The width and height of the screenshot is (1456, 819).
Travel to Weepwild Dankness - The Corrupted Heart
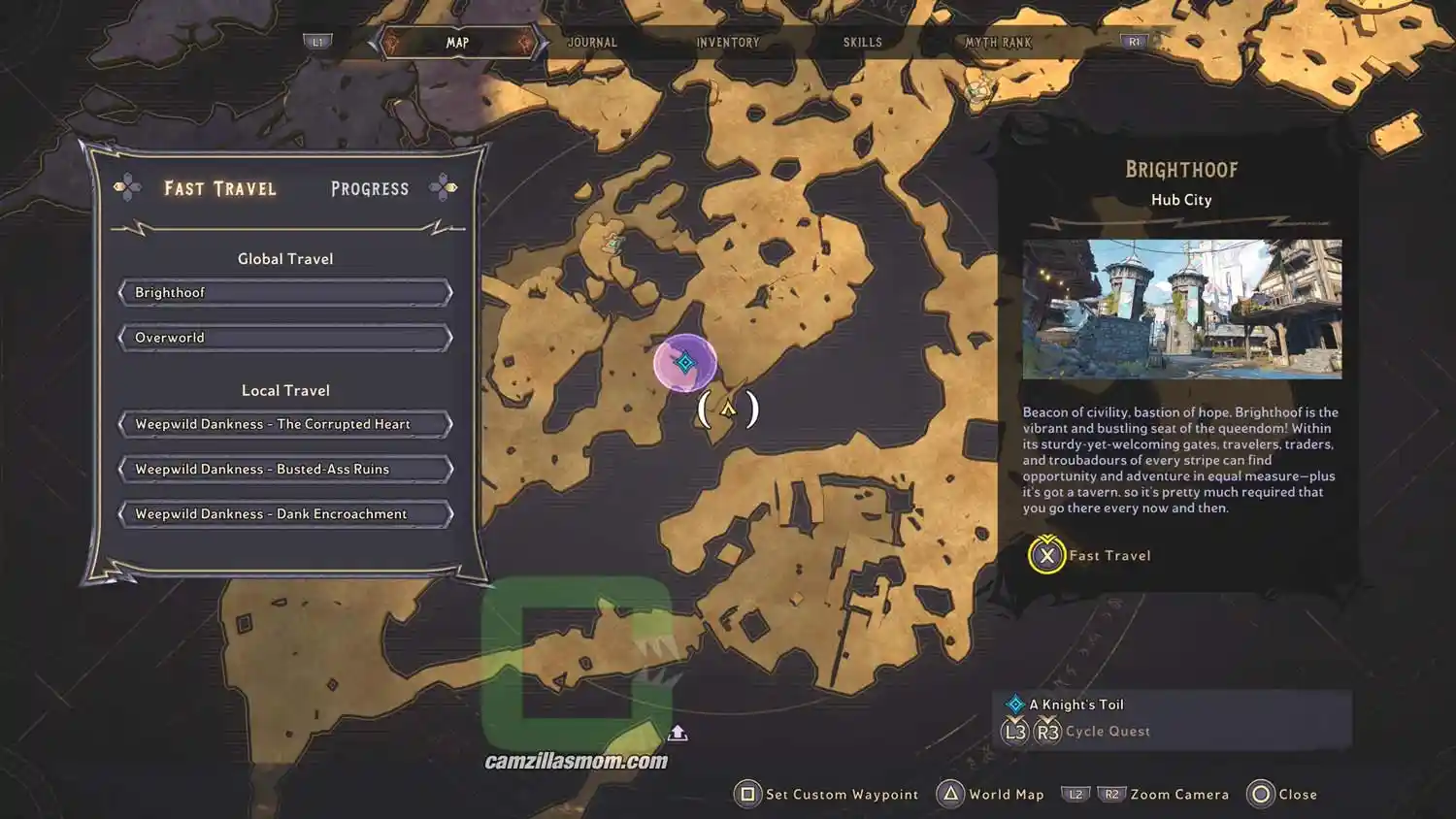point(285,424)
